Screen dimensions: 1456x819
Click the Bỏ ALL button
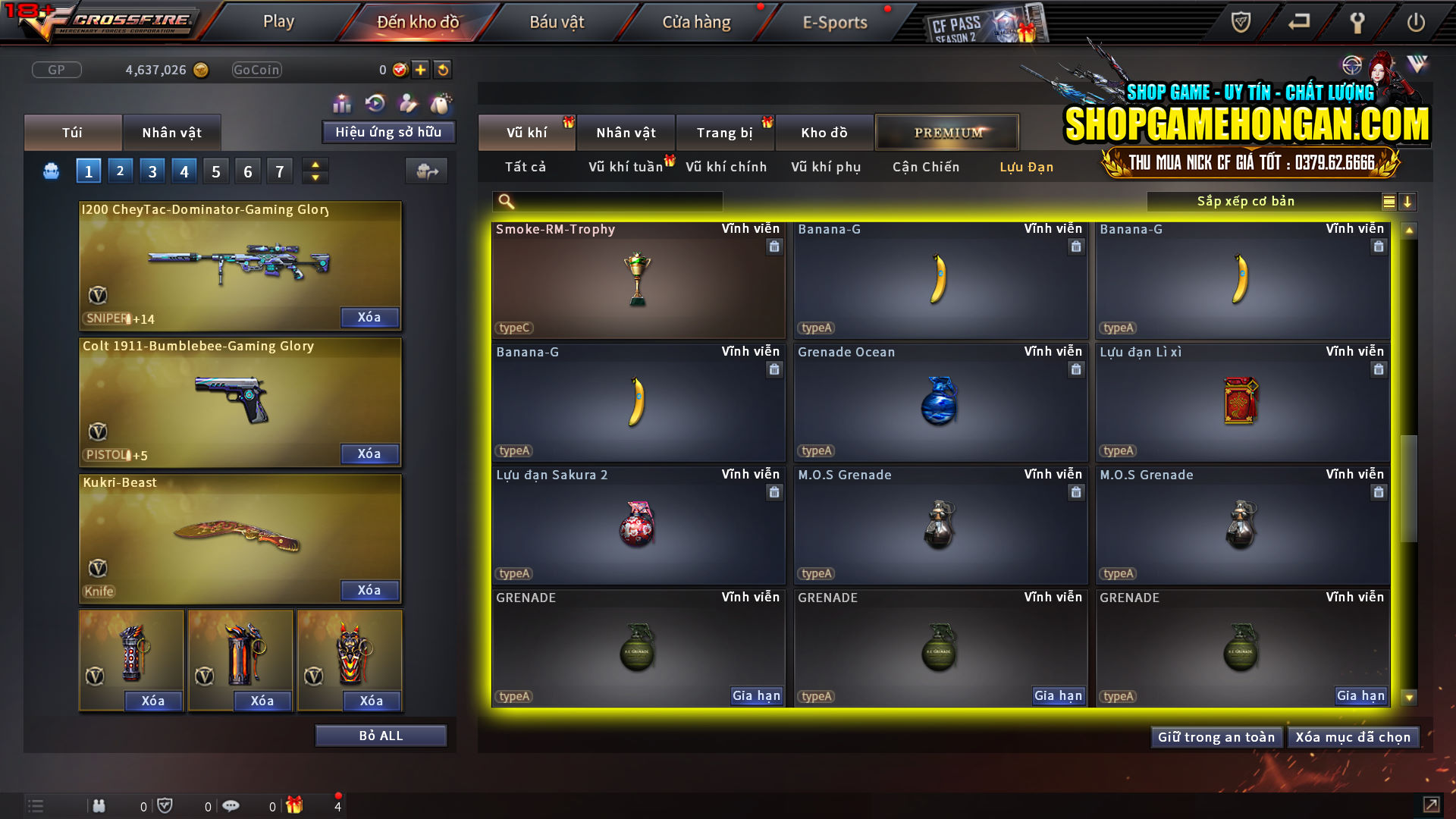click(x=381, y=735)
